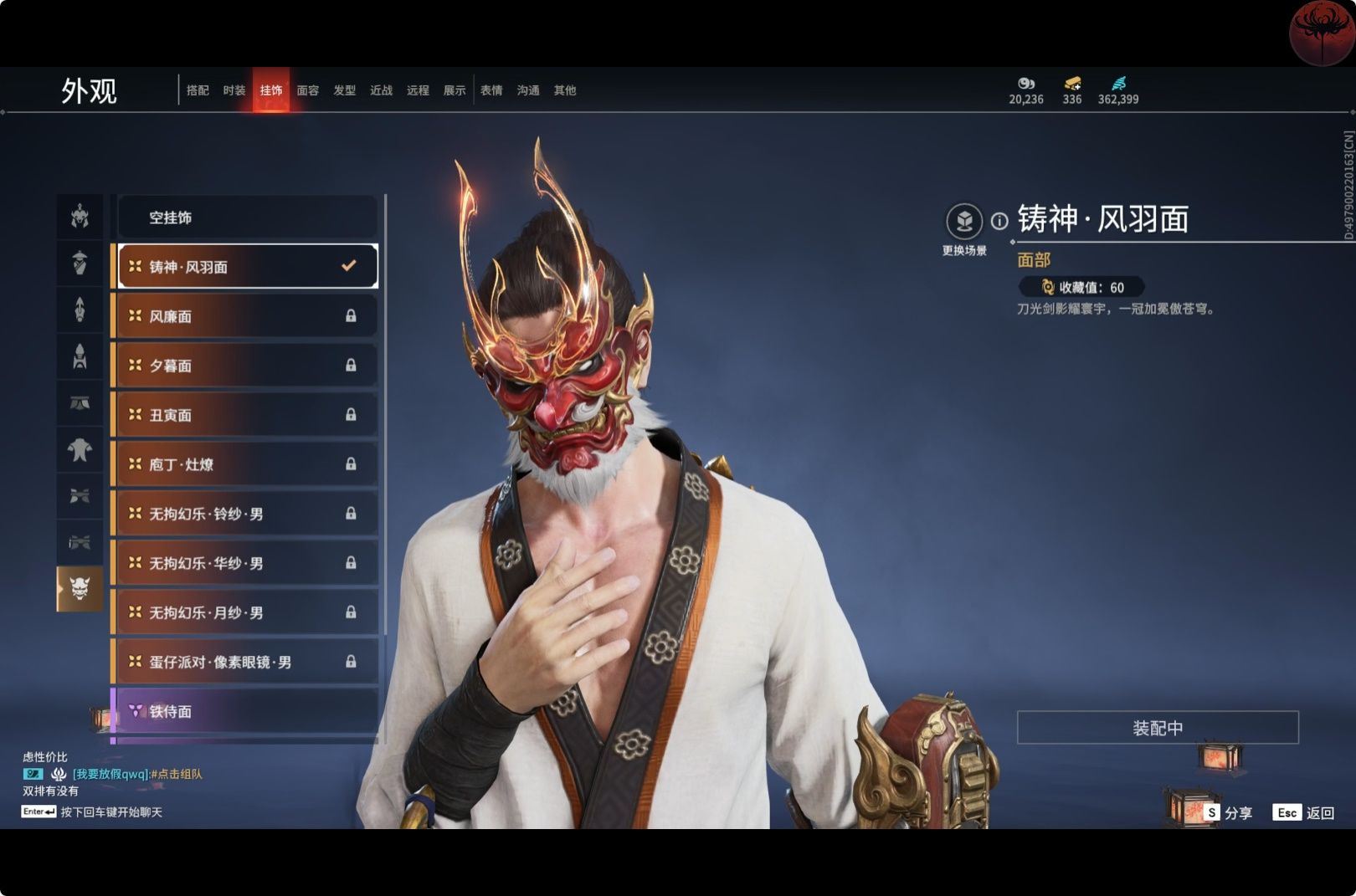Screen dimensions: 1356x896
Task: Select the 夕暮面 mask entry
Action: coord(247,366)
